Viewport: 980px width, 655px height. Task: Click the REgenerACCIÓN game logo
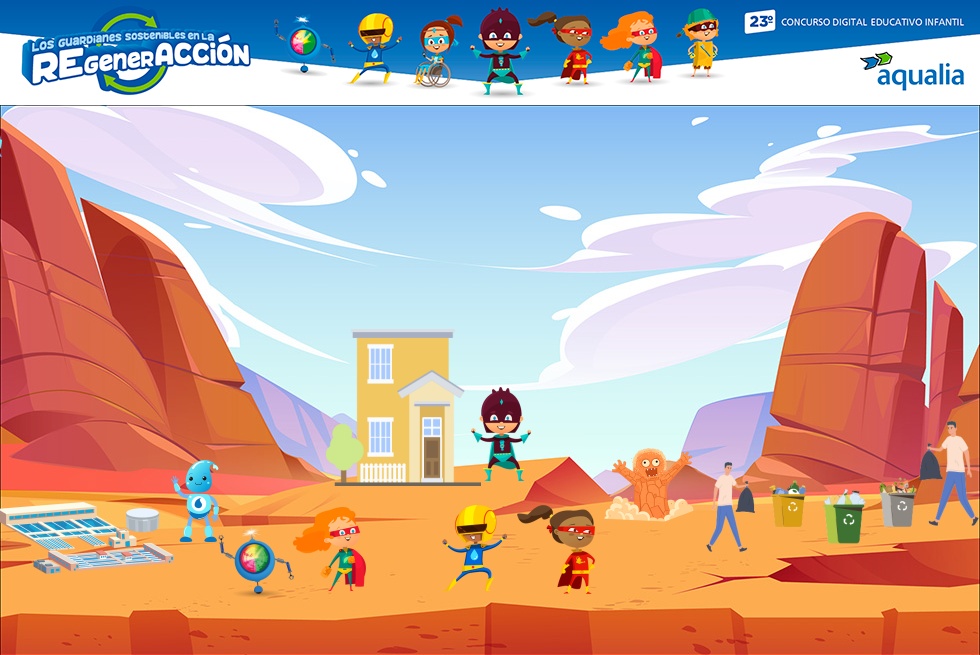tap(135, 56)
